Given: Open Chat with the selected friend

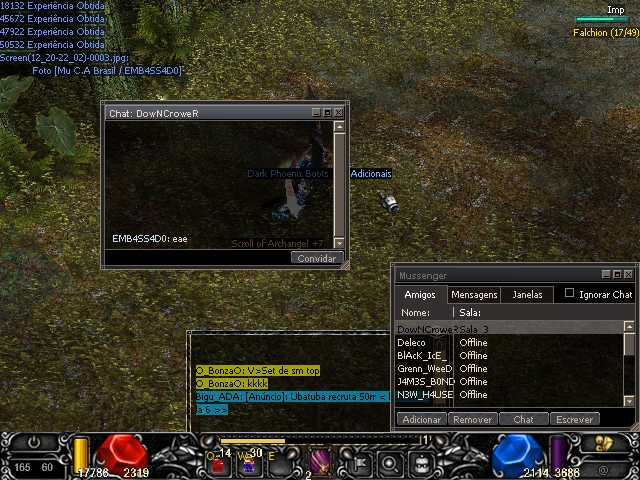Looking at the screenshot, I should (x=523, y=419).
